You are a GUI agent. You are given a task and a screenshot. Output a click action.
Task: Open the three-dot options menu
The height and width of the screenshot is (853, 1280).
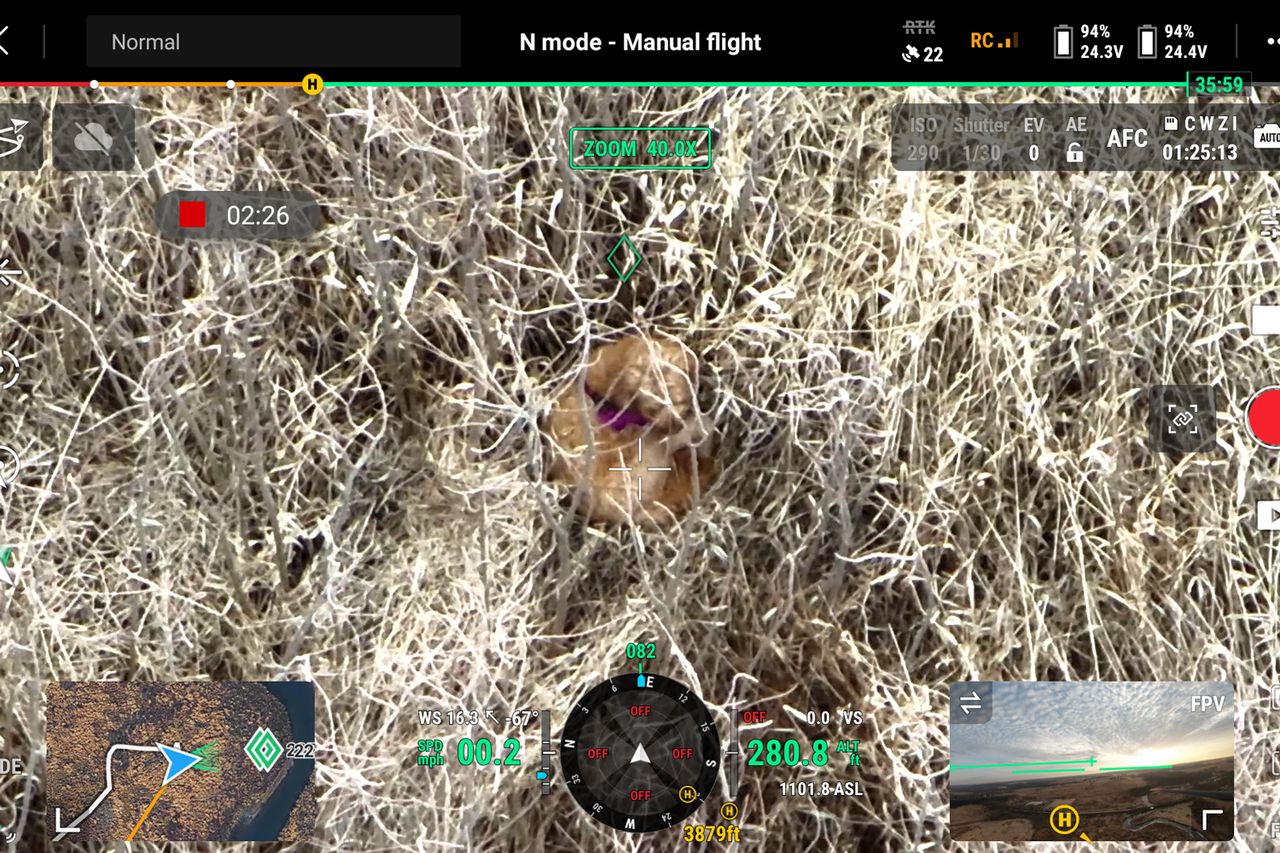1271,42
